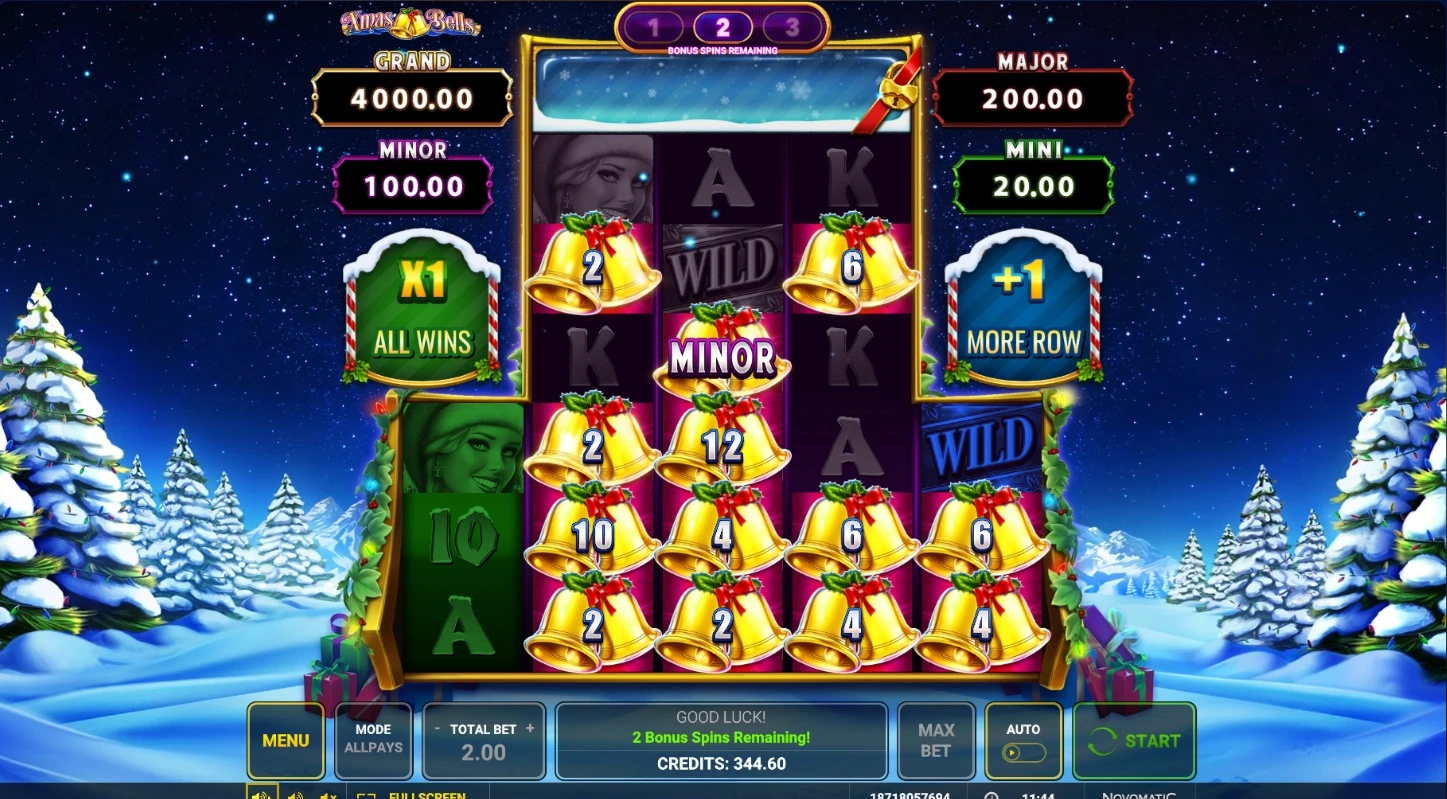Click the MODE ALLPAYS button

[373, 741]
